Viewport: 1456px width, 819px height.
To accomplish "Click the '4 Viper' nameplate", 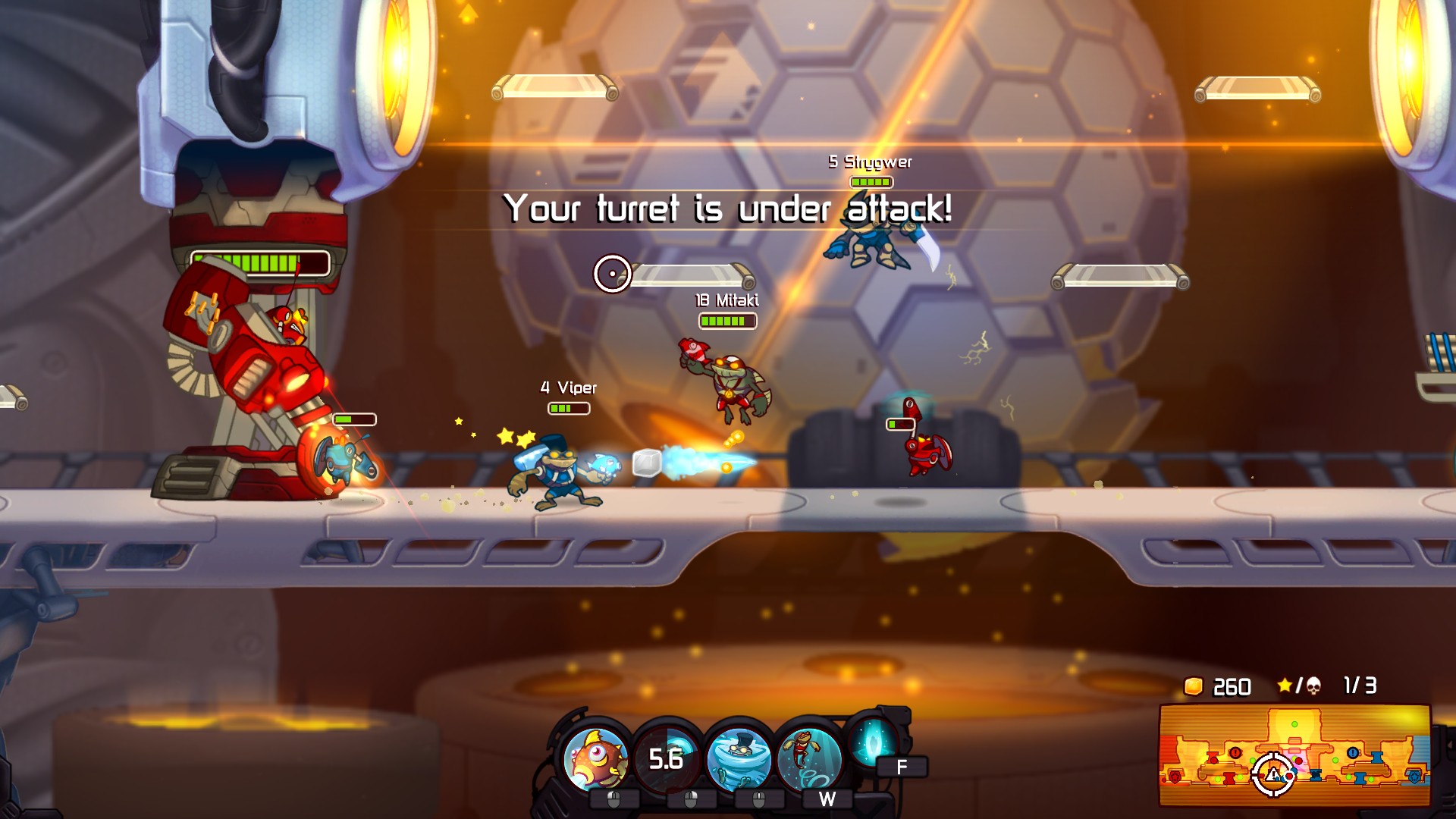I will pos(567,388).
